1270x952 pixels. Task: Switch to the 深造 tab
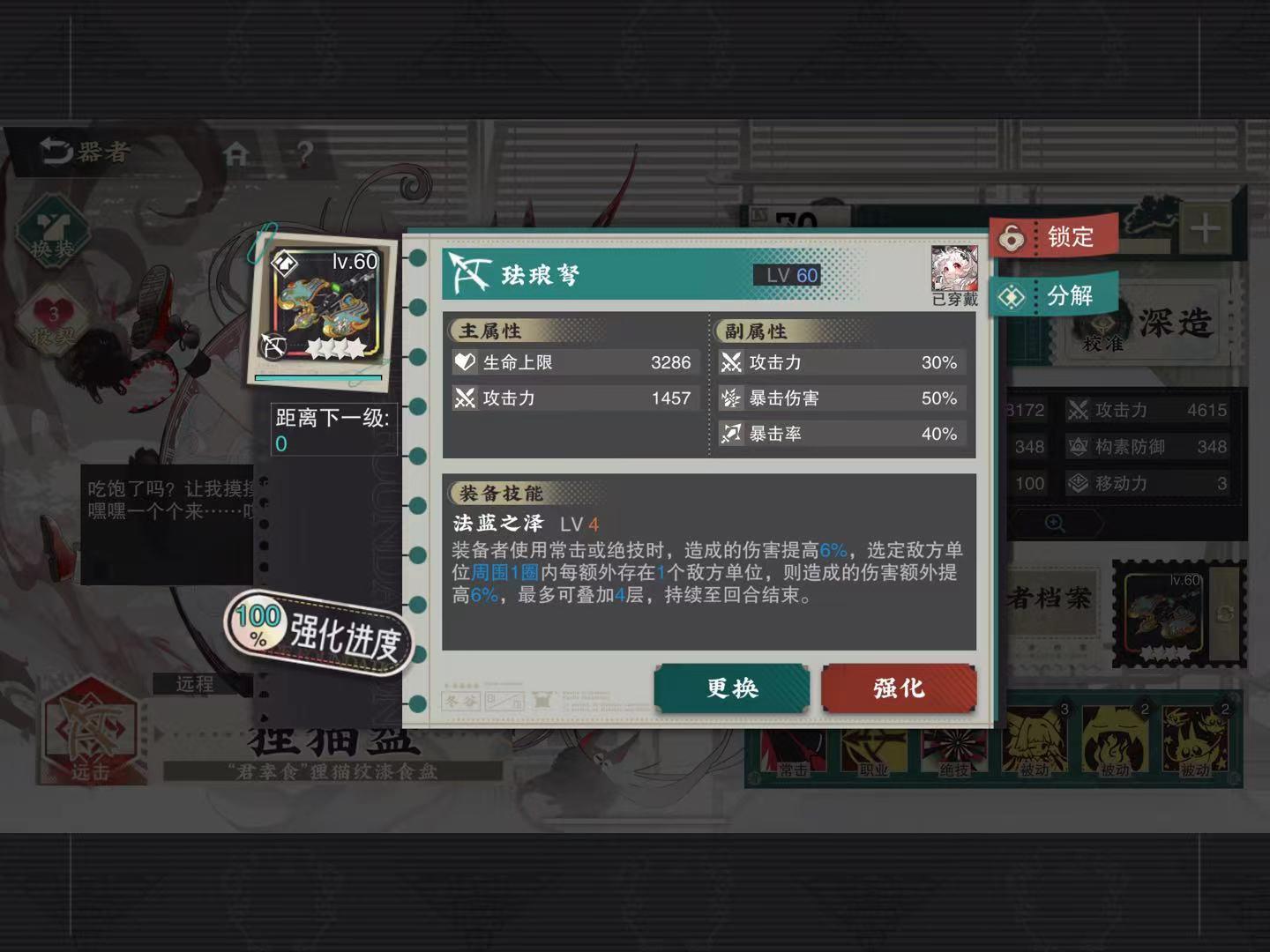click(x=1177, y=324)
